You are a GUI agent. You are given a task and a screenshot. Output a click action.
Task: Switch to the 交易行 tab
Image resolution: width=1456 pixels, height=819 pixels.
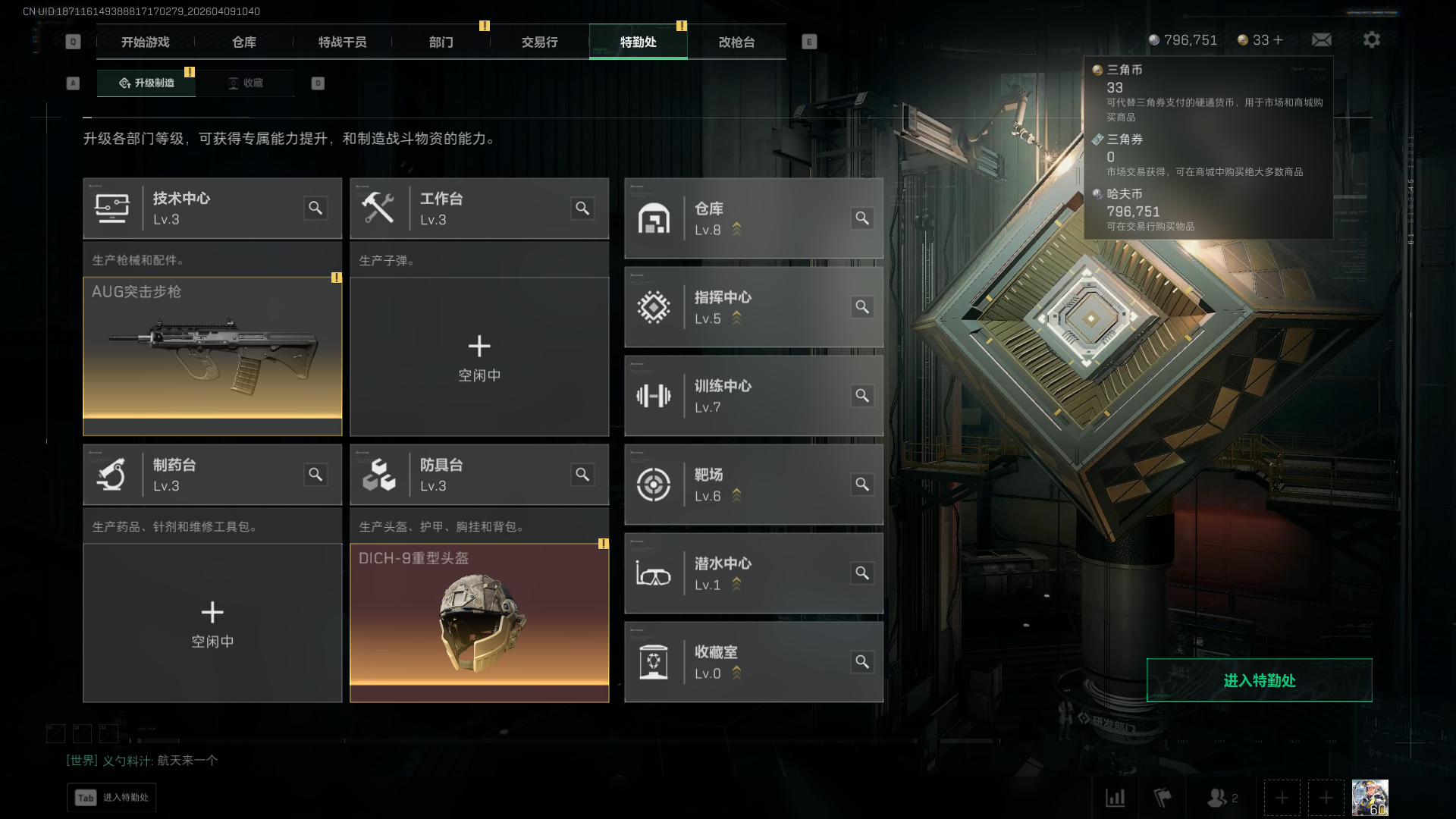tap(539, 42)
